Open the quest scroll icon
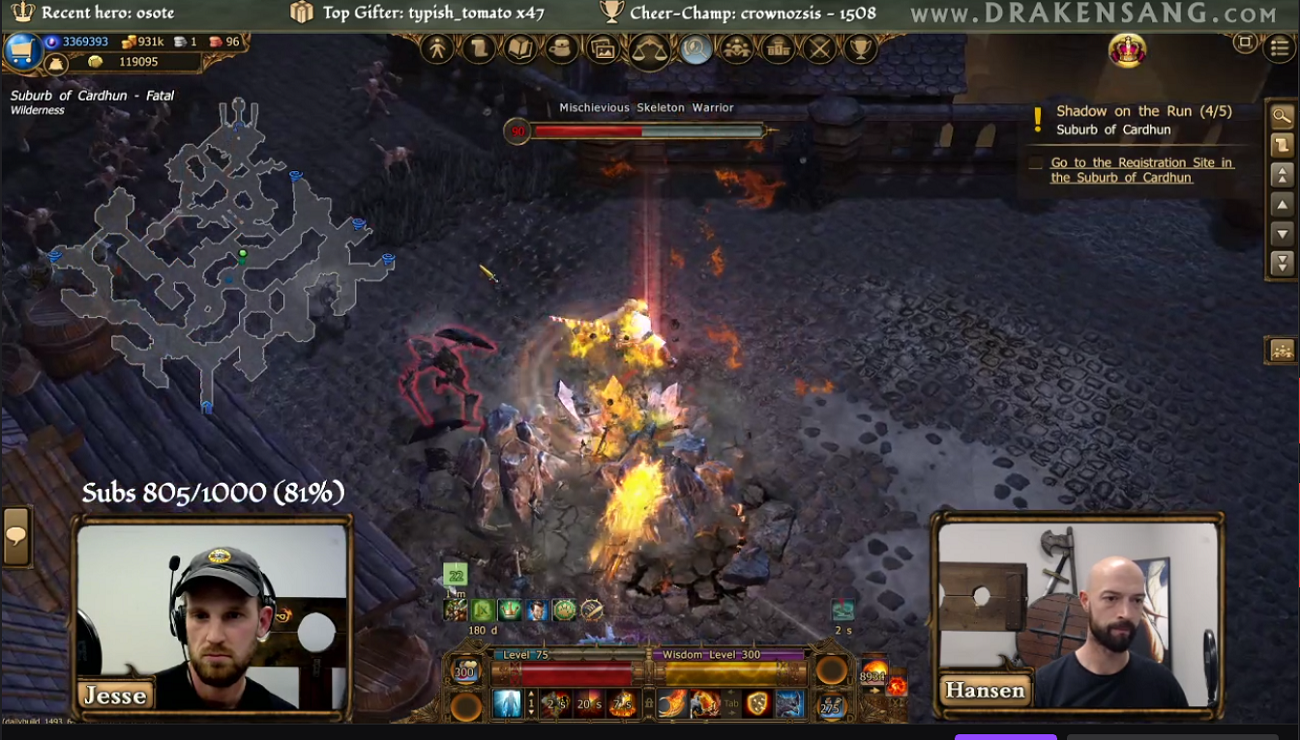This screenshot has width=1300, height=740. tap(479, 49)
